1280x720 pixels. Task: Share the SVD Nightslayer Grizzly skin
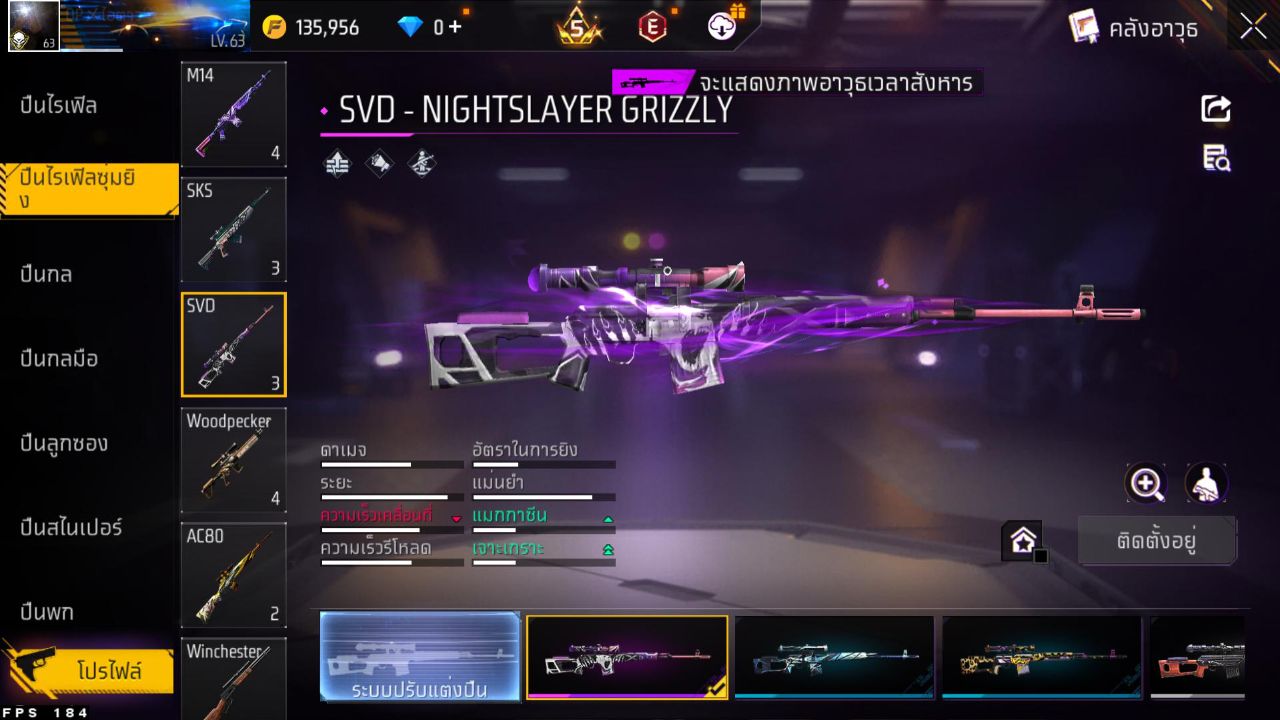click(1215, 110)
